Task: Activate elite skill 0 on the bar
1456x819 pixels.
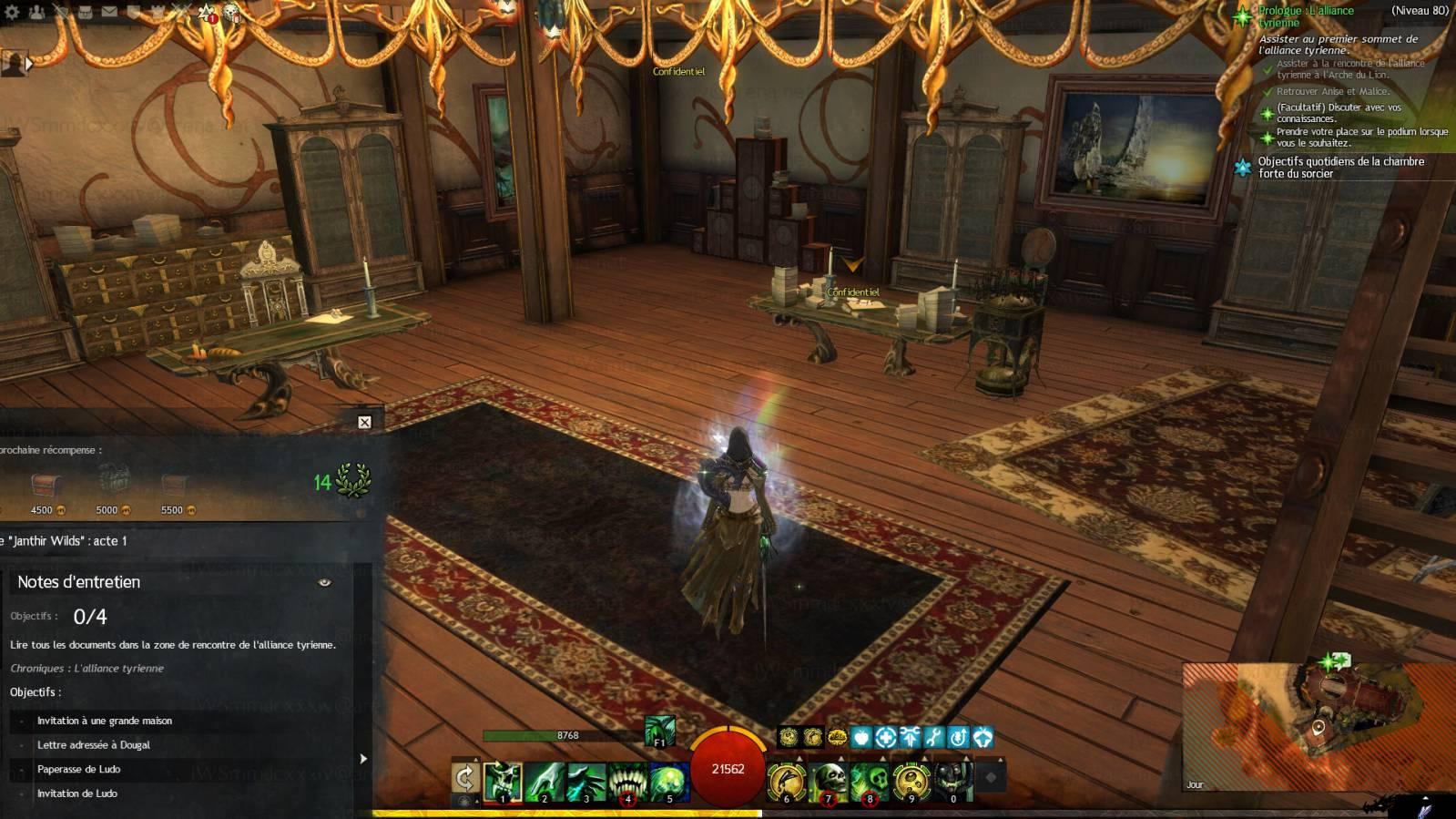Action: click(952, 782)
